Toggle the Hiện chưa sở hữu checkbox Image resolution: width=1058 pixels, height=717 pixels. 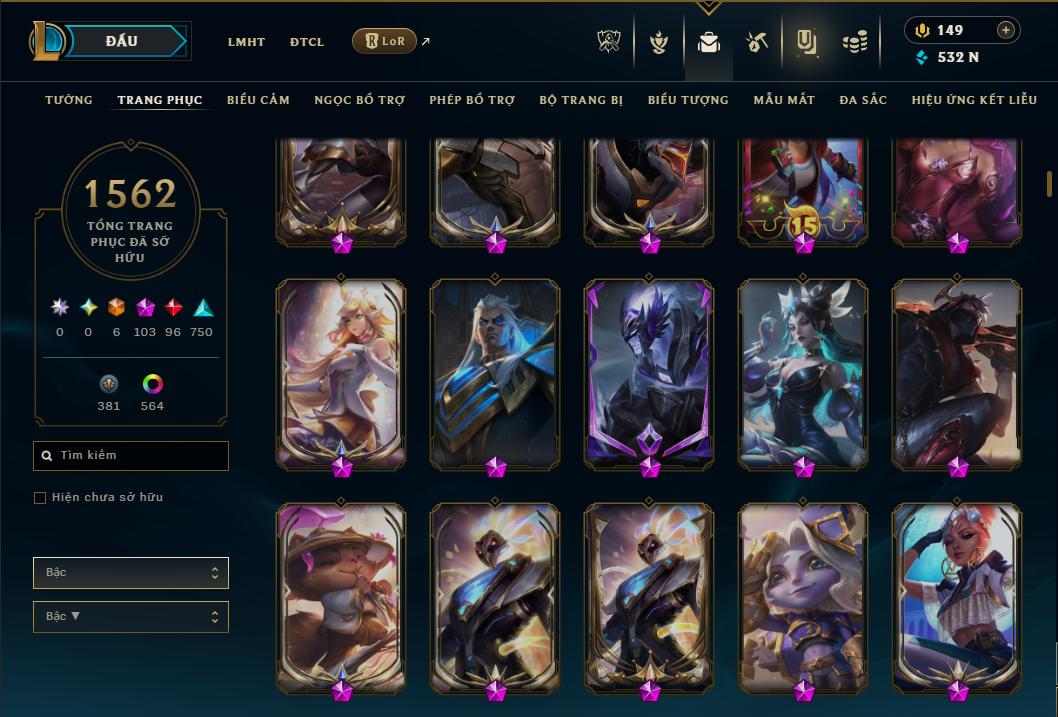(40, 498)
